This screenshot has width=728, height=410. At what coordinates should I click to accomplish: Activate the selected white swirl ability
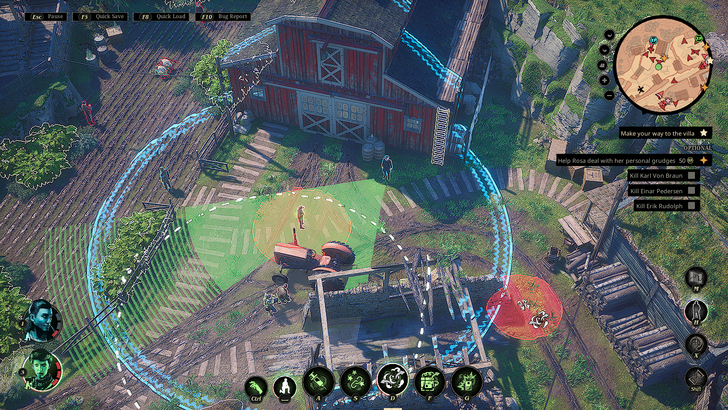click(391, 381)
